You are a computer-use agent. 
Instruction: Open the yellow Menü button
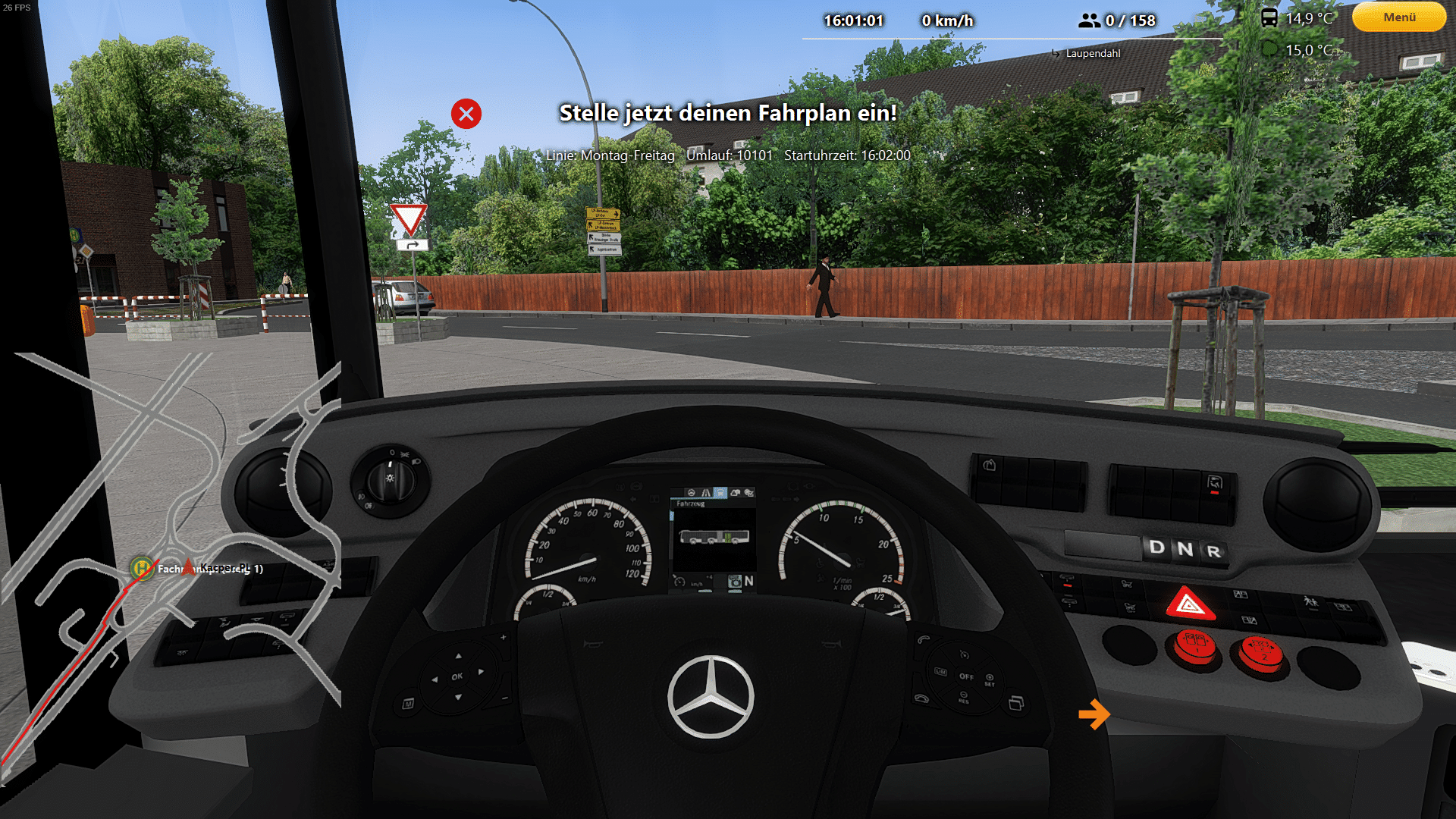point(1398,17)
